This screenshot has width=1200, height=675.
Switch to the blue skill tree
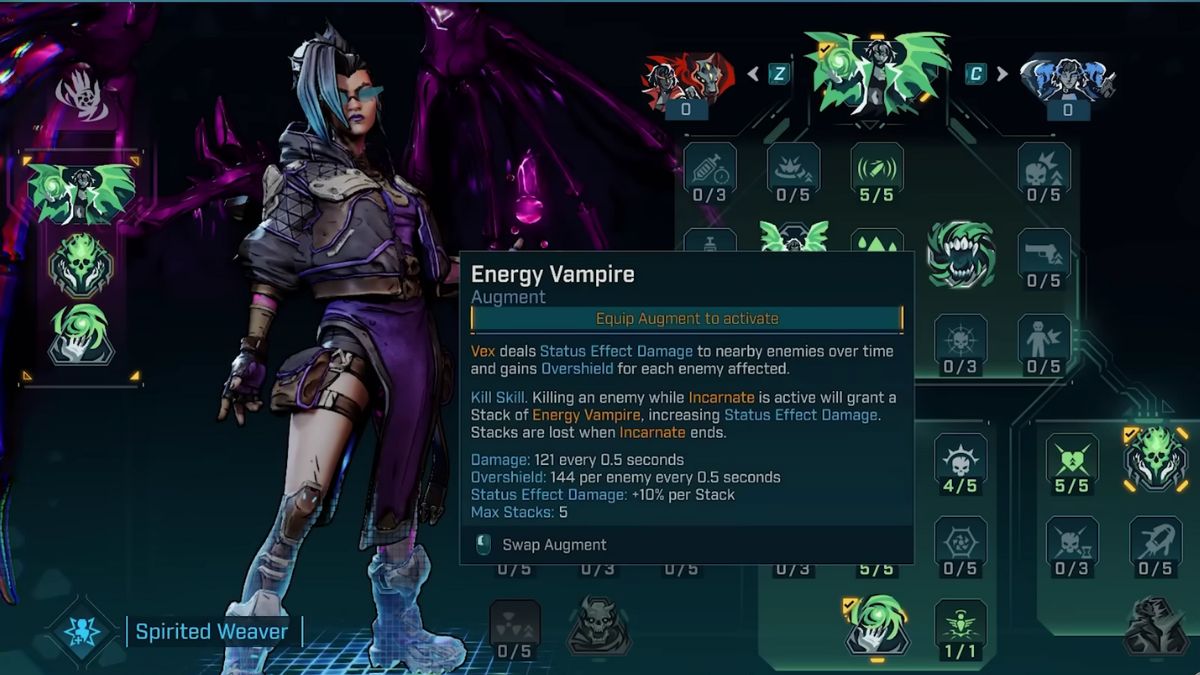[x=1067, y=76]
